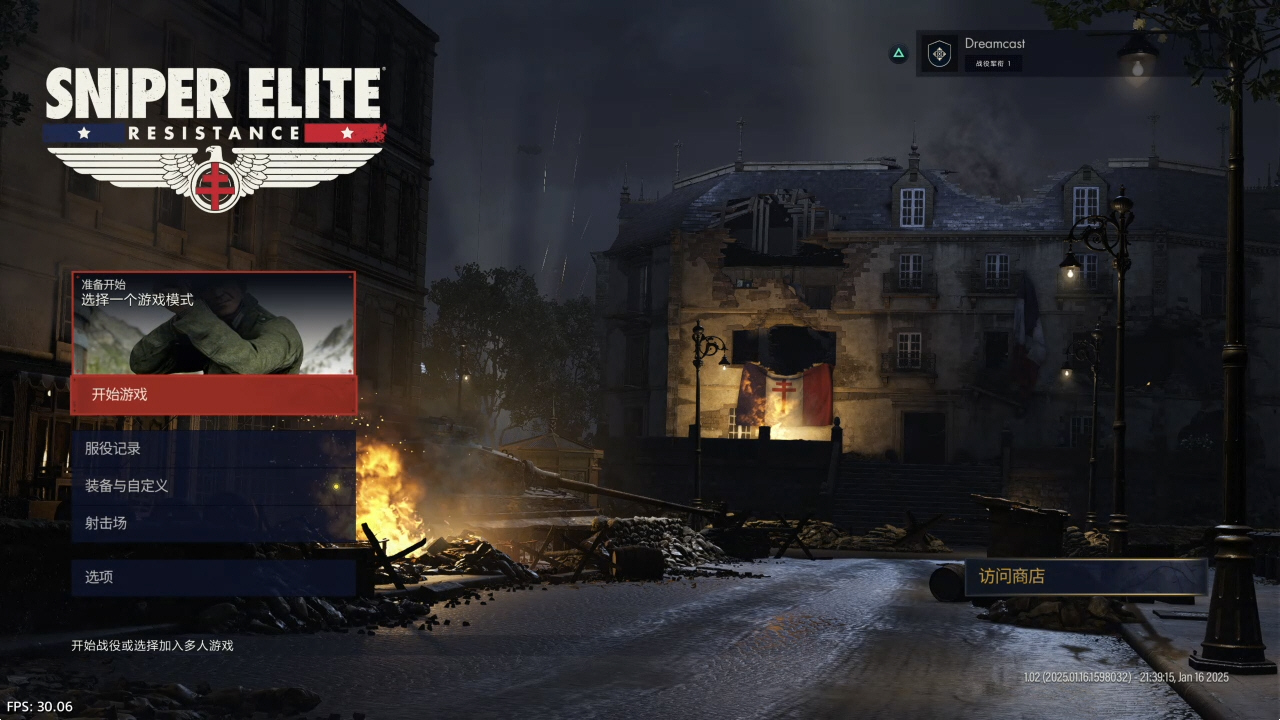This screenshot has height=720, width=1280.
Task: Click the Resistance banner stripe in the logo
Action: (x=213, y=131)
